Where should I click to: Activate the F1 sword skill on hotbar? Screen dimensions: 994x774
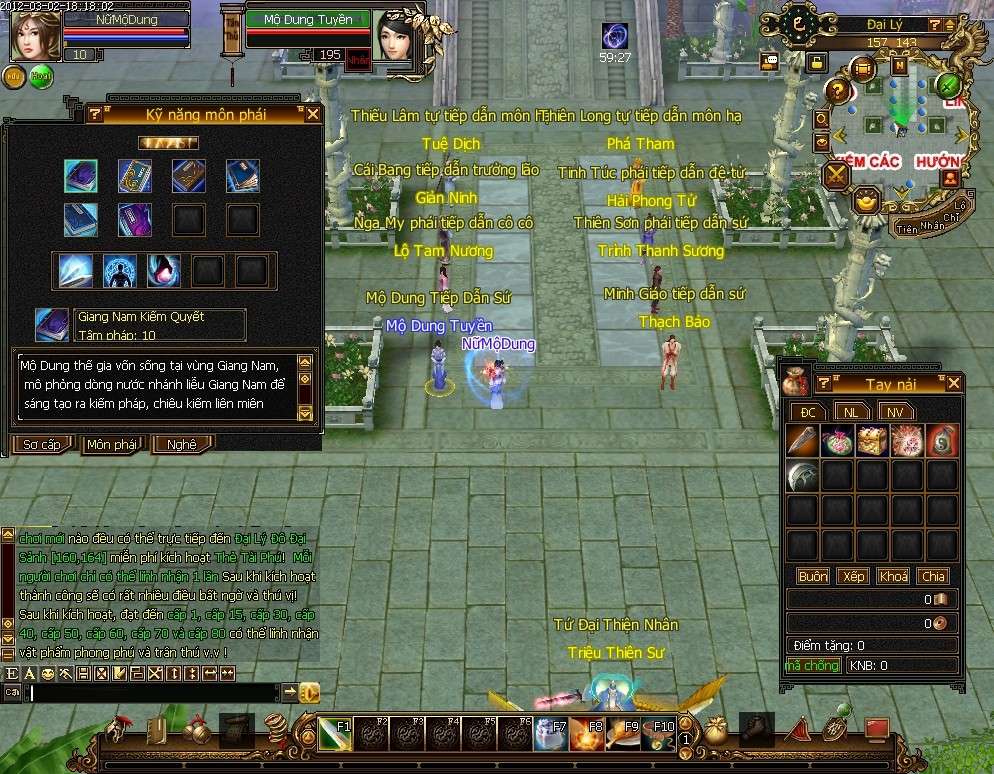point(335,735)
